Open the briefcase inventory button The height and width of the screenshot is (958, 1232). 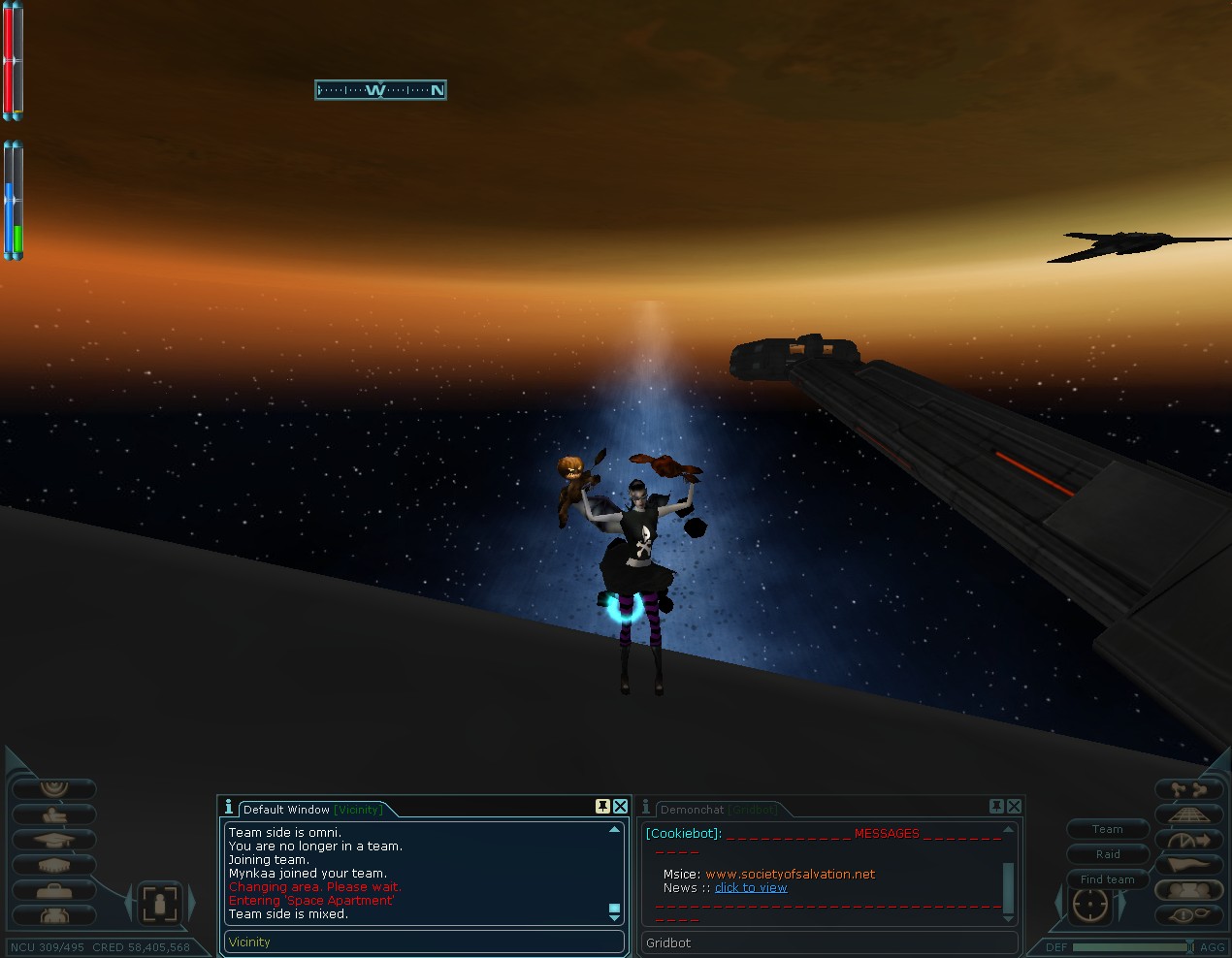[x=53, y=890]
